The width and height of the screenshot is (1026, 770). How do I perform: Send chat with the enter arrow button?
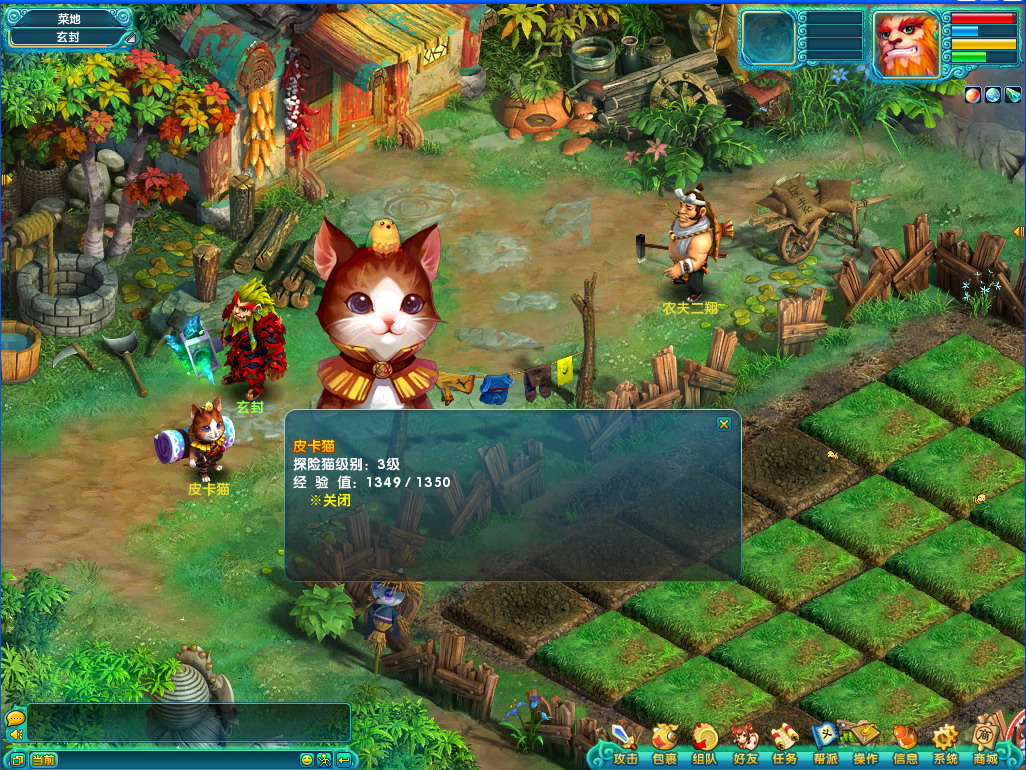(x=344, y=760)
